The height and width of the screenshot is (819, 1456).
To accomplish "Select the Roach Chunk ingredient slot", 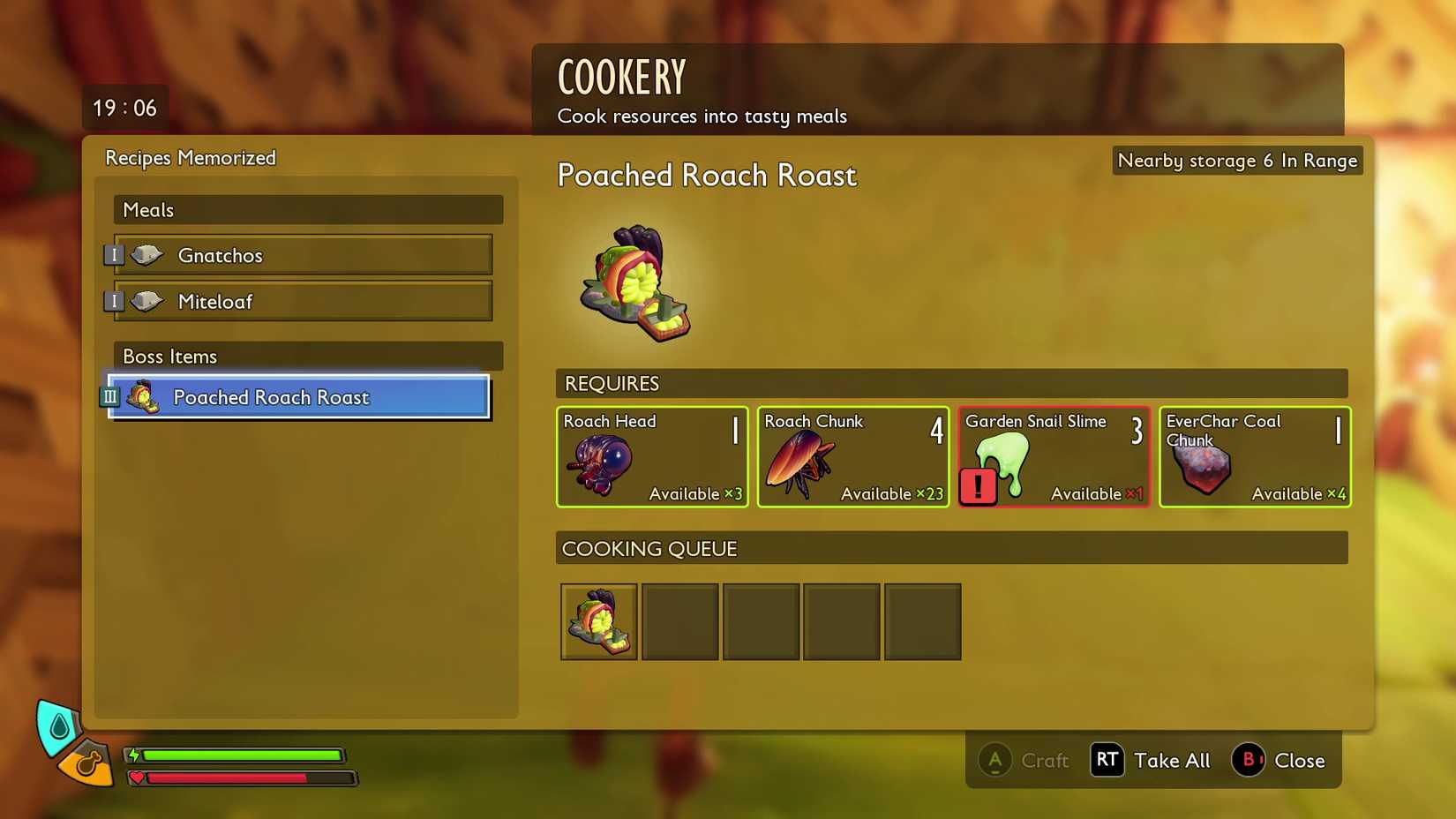I will point(852,456).
